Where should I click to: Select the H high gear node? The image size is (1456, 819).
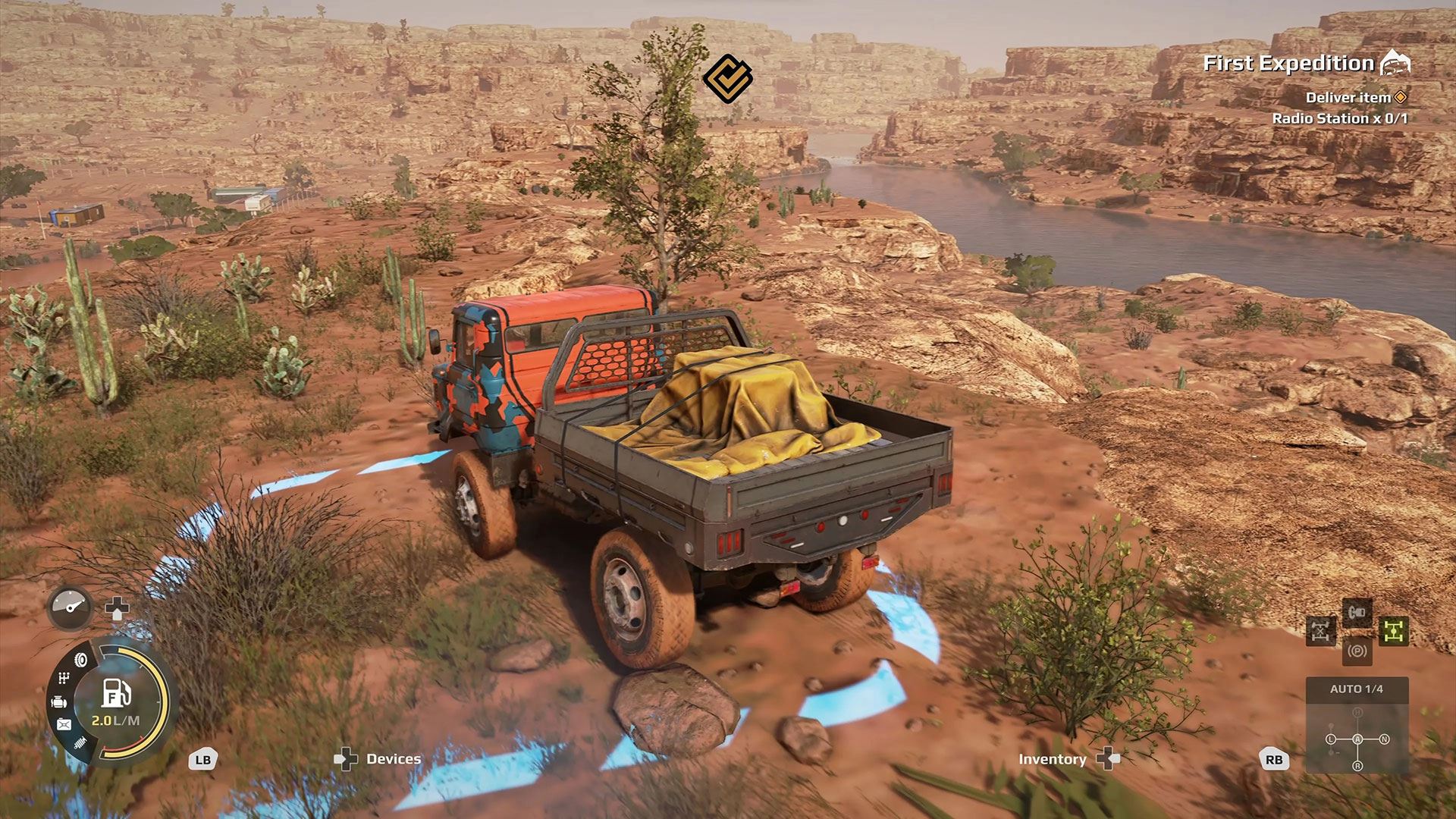[x=1357, y=713]
